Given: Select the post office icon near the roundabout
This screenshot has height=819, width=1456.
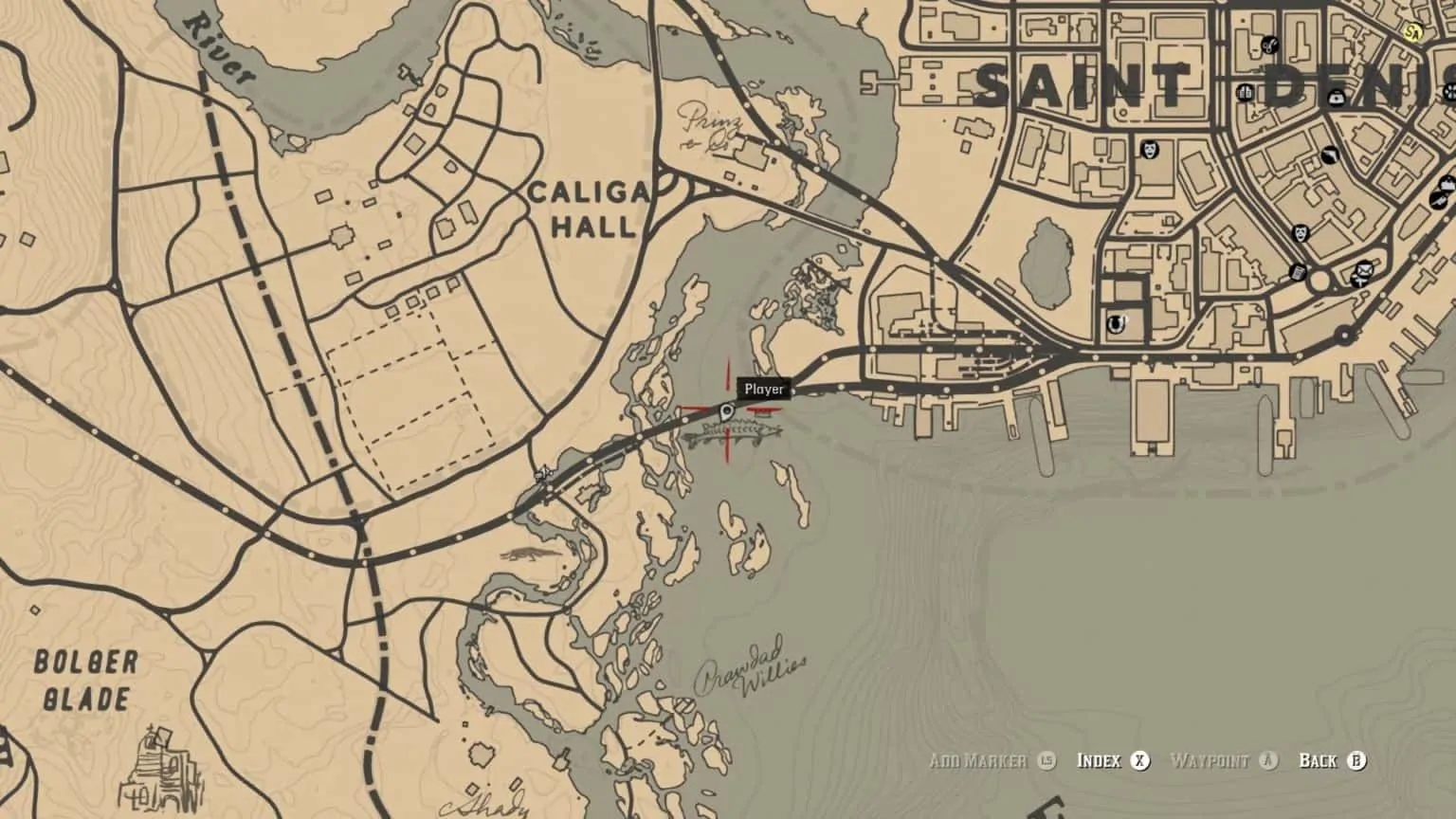Looking at the screenshot, I should (1363, 271).
